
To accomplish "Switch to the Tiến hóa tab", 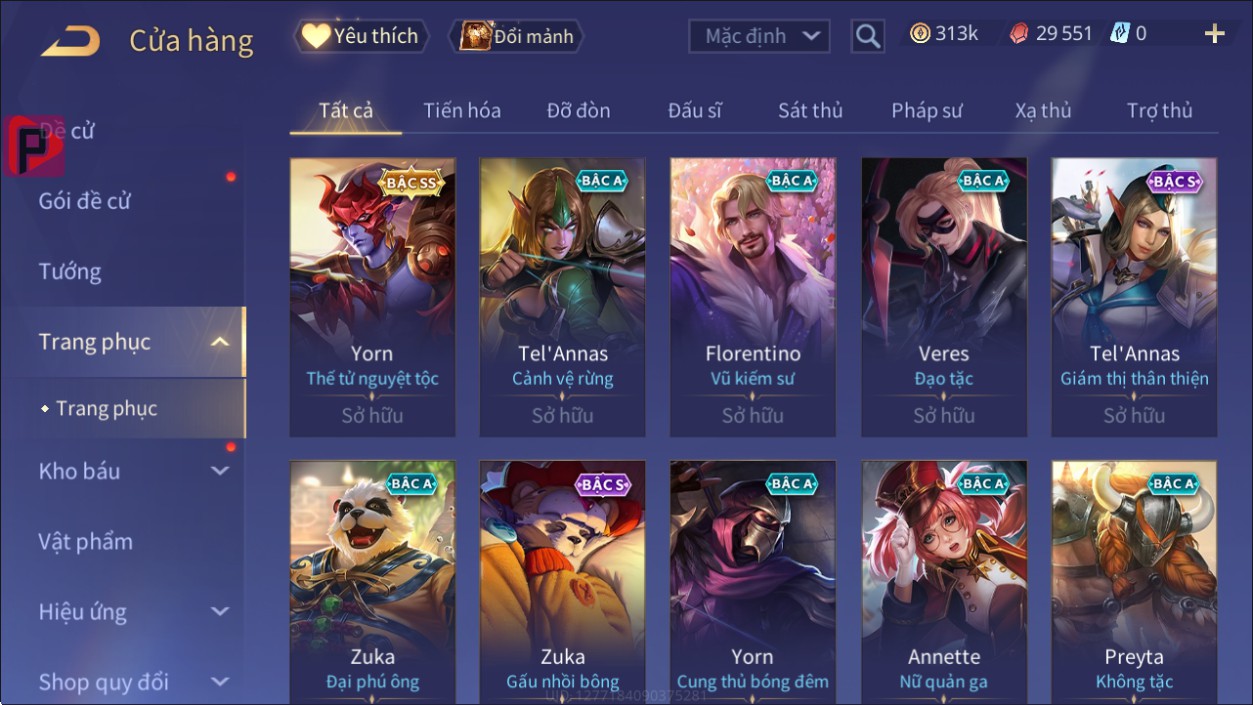I will coord(462,111).
